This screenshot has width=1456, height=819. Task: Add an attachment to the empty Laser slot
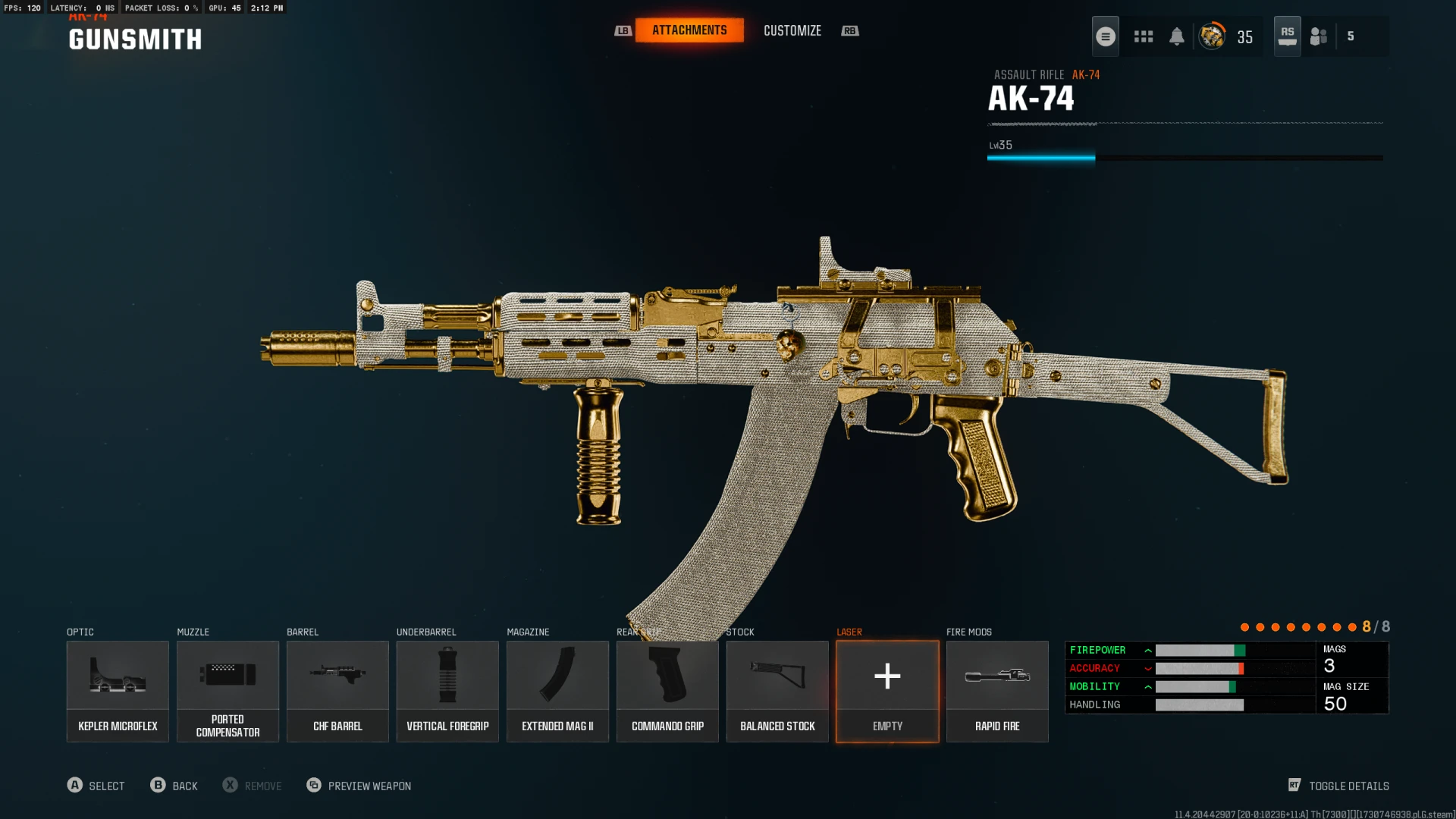click(x=887, y=691)
